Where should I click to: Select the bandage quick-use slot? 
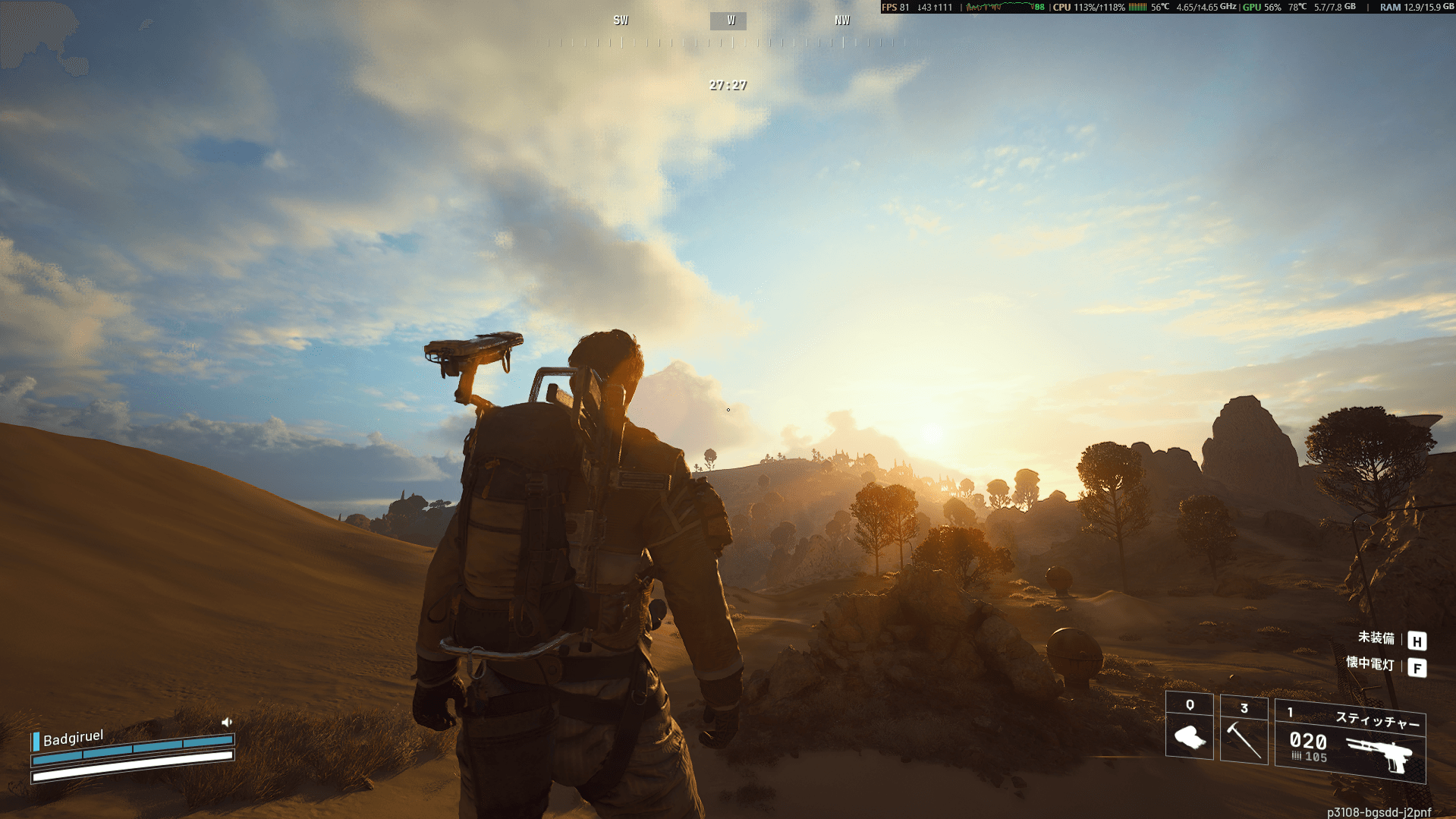point(1189,729)
